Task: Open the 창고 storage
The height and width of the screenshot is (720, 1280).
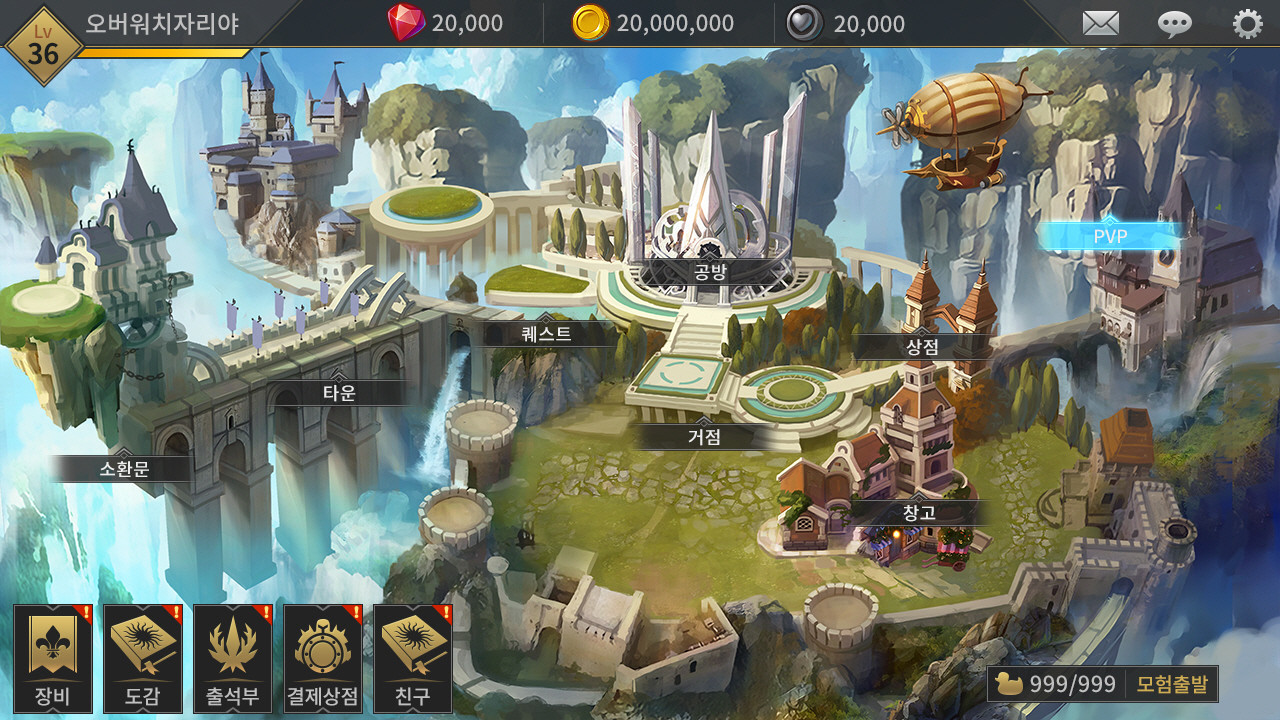Action: [x=918, y=513]
